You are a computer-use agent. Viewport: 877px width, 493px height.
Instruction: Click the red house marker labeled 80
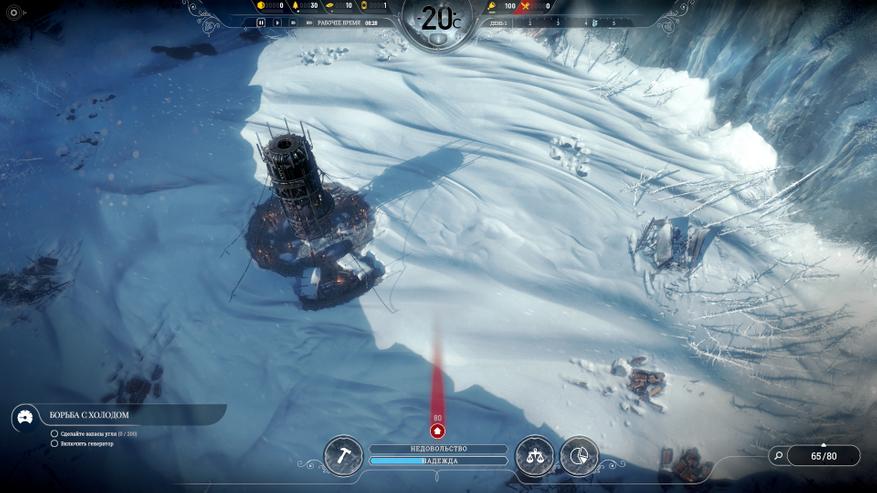[x=437, y=431]
